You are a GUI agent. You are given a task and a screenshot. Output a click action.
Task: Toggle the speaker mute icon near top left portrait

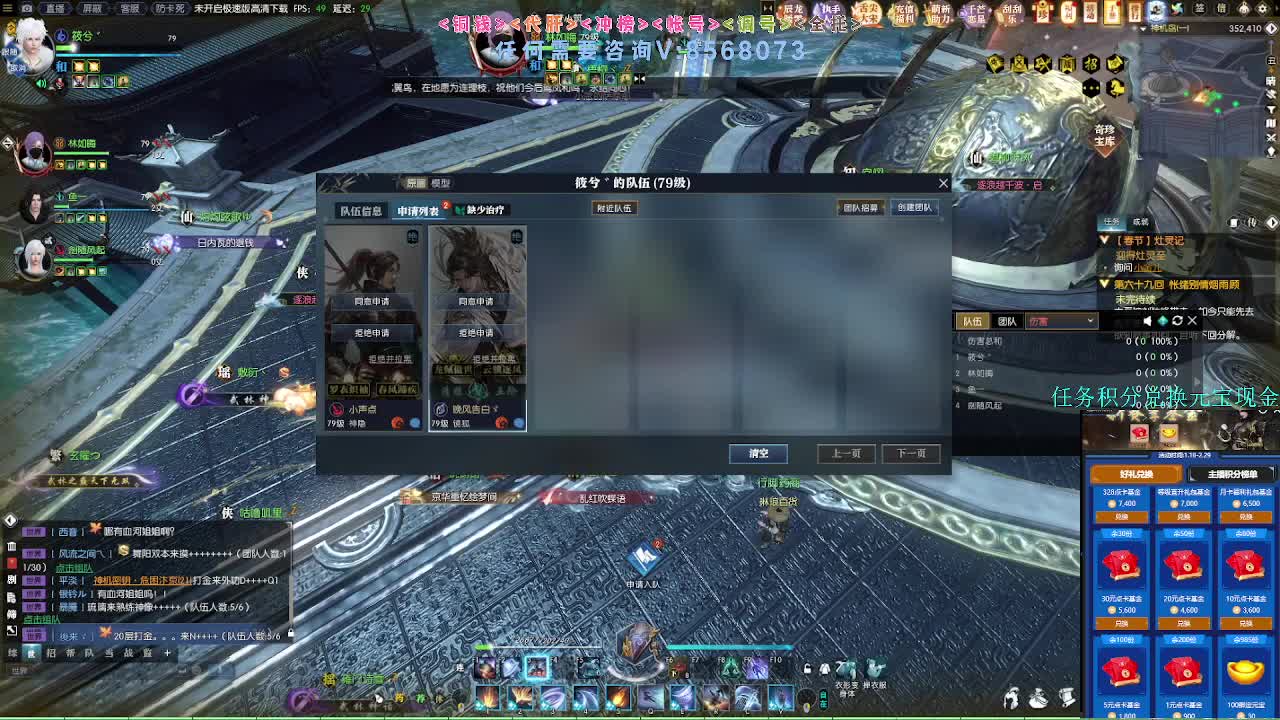click(x=41, y=83)
